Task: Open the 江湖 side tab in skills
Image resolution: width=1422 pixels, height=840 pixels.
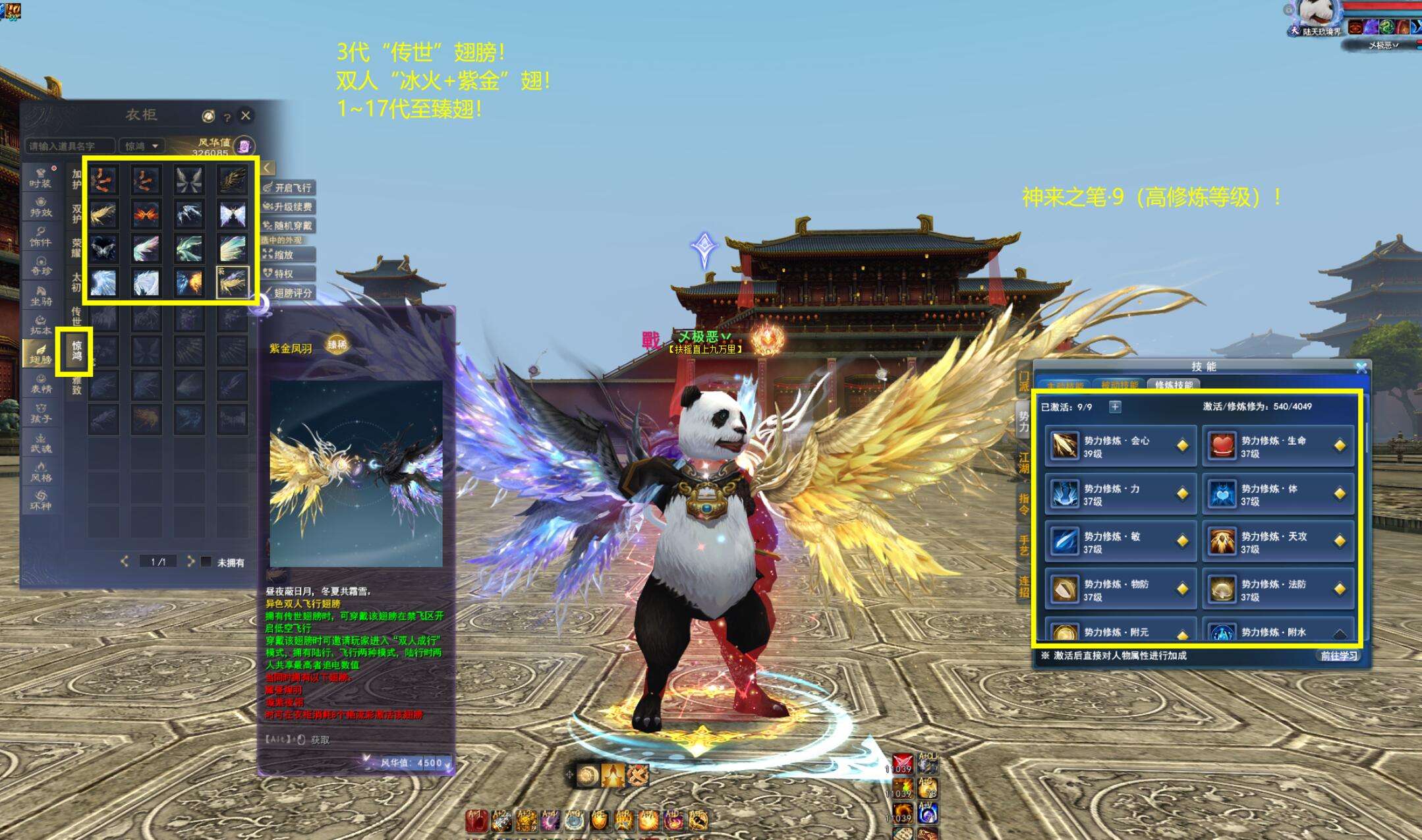Action: [x=1023, y=463]
